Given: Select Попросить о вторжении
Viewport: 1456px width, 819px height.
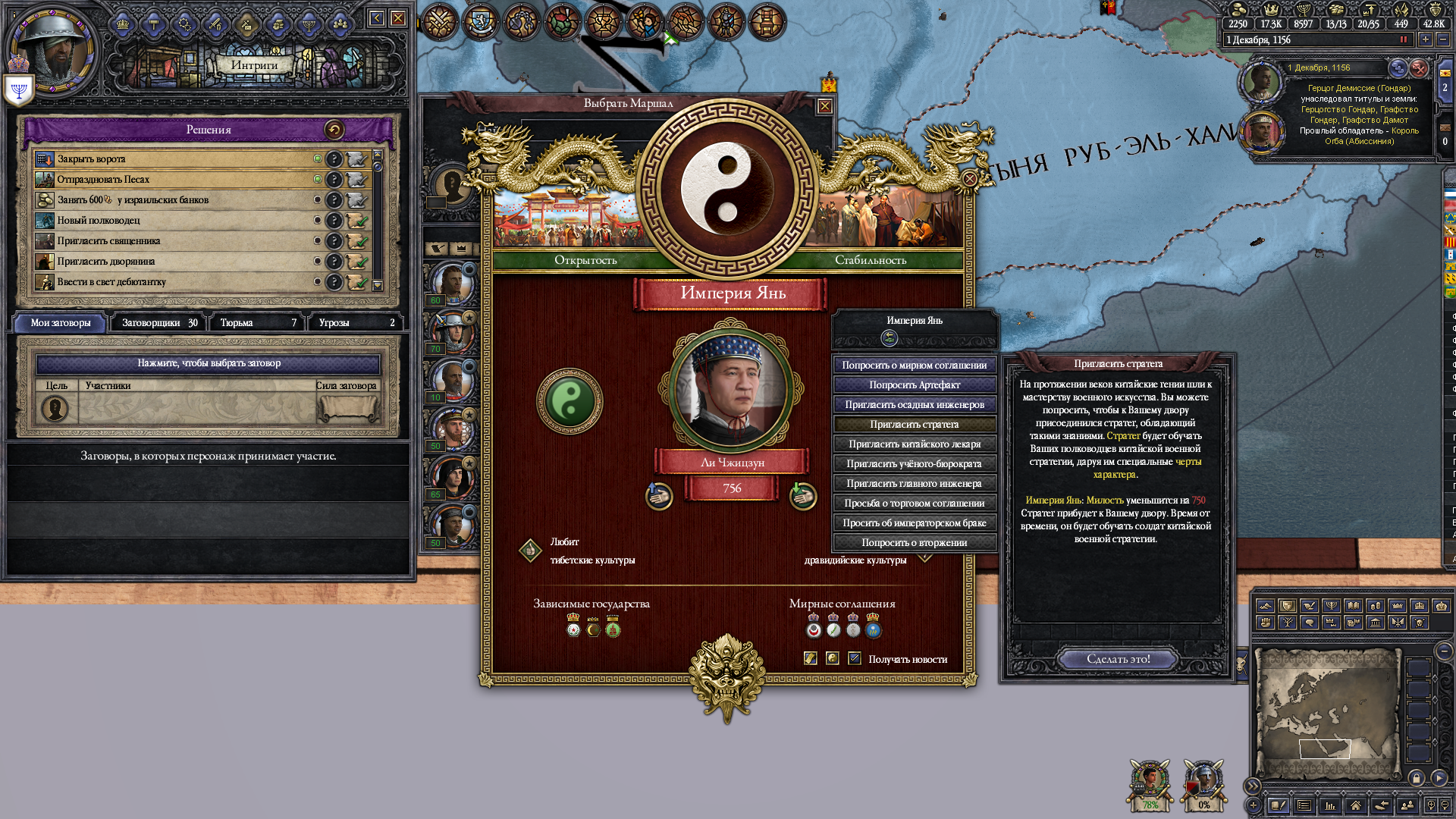Looking at the screenshot, I should (x=914, y=542).
